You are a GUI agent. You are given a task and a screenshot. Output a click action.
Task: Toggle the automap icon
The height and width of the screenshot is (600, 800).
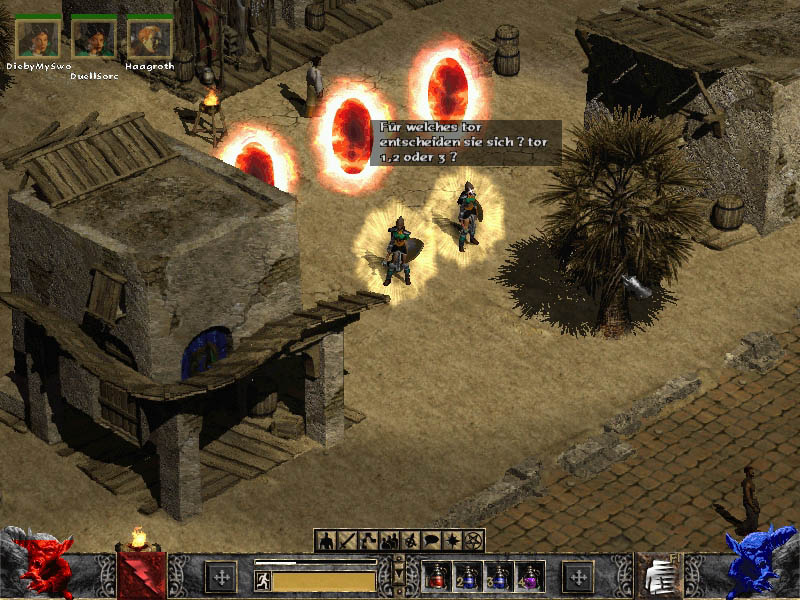(x=410, y=541)
